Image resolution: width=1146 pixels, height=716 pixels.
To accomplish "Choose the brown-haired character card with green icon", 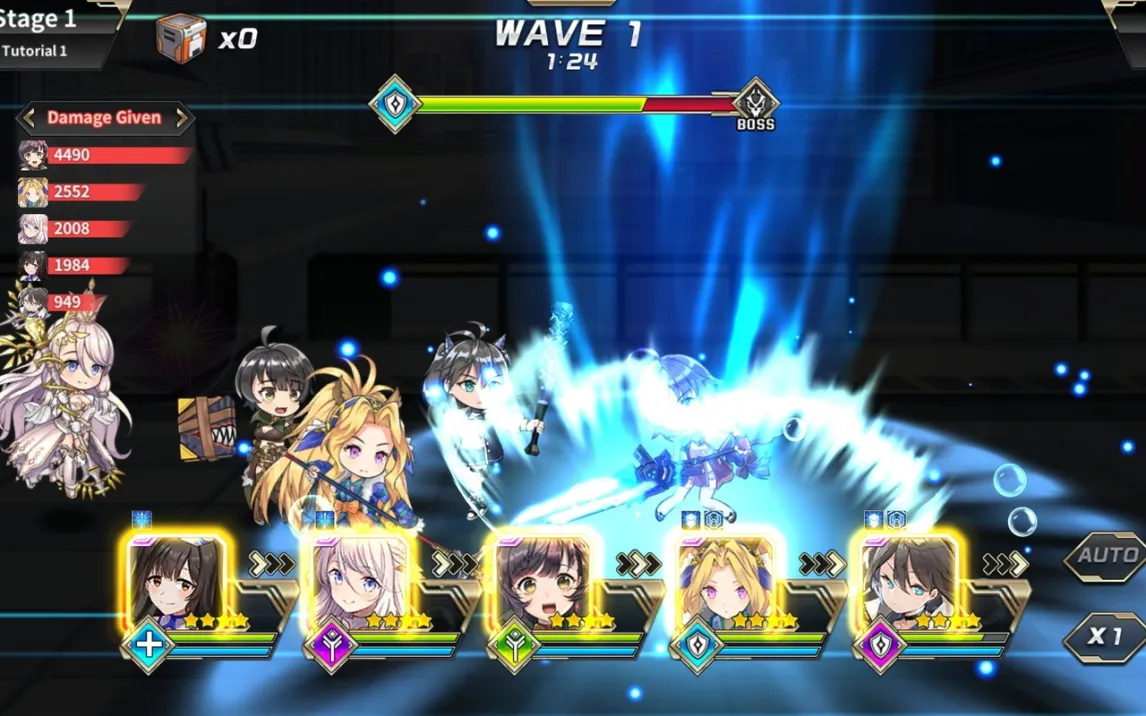I will point(542,585).
